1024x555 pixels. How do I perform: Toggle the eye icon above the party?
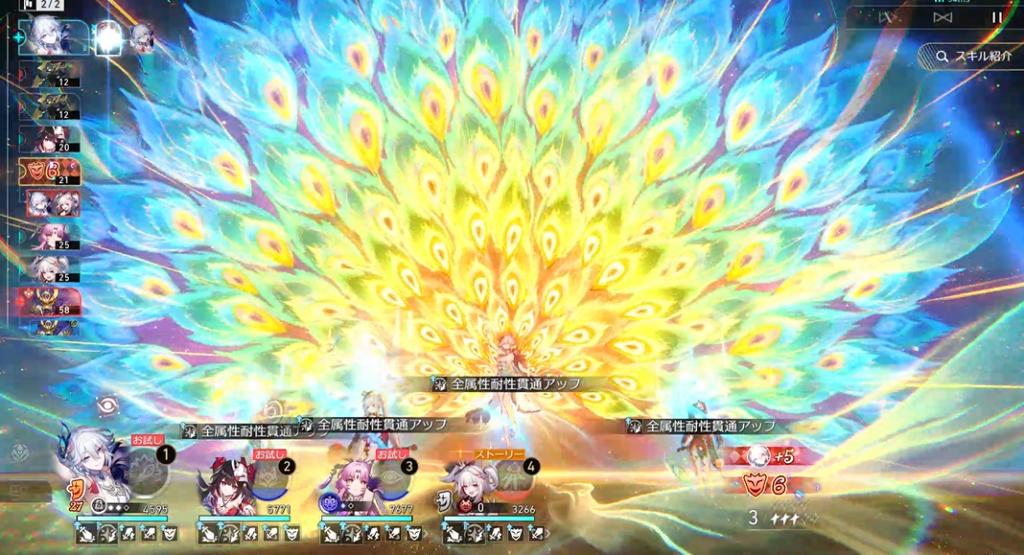tap(107, 406)
